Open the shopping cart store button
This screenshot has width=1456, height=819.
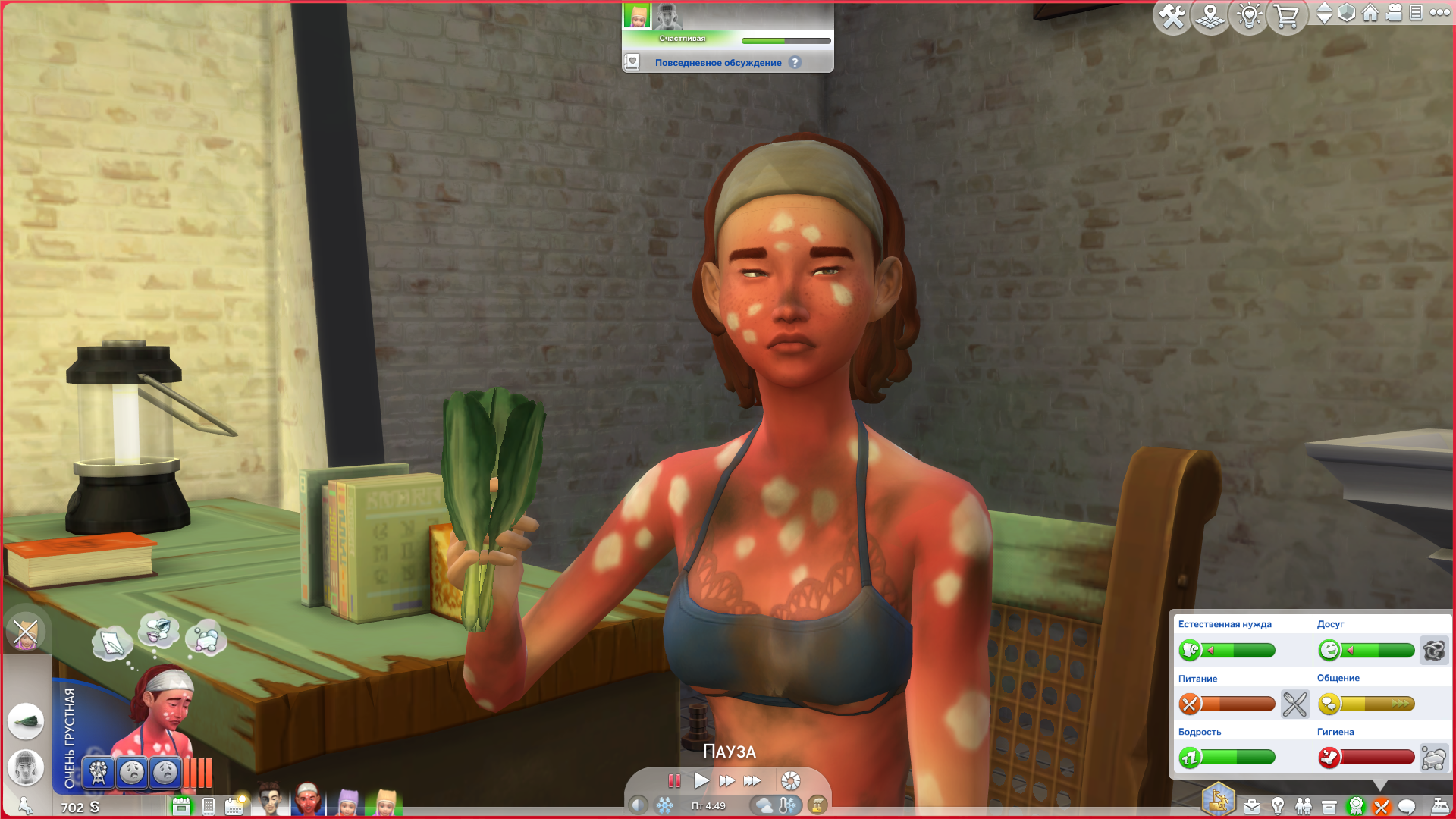[x=1286, y=17]
